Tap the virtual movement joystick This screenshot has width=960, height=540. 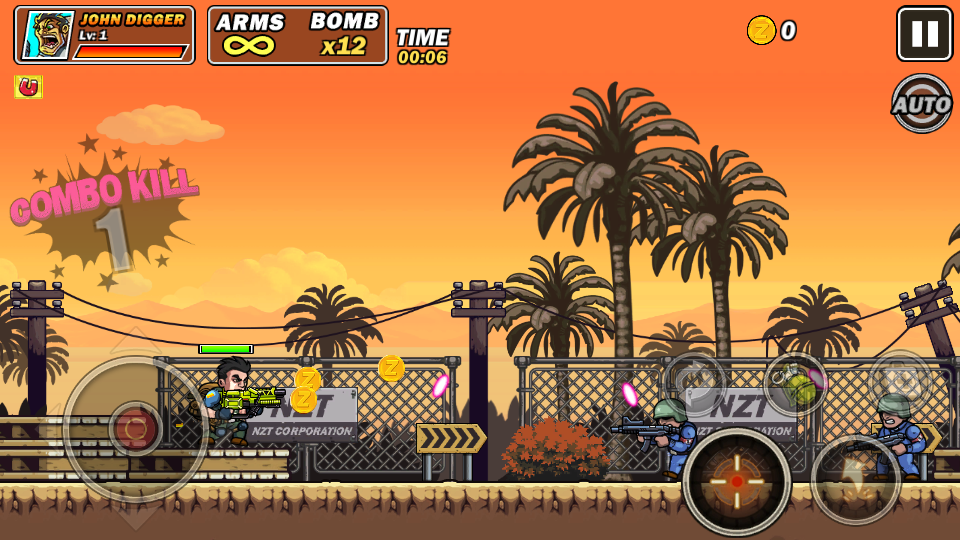[135, 429]
